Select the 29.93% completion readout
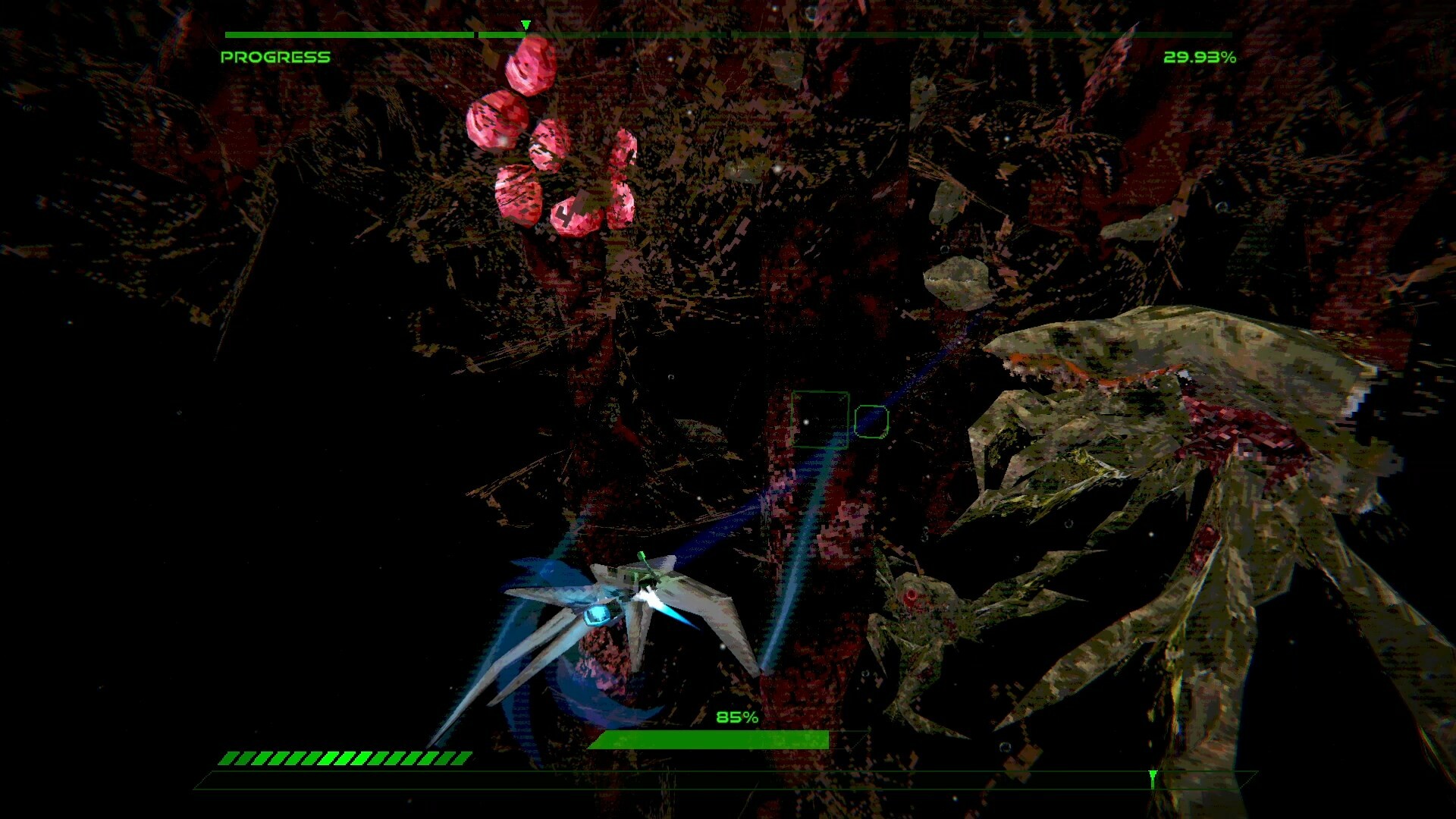 (1201, 55)
